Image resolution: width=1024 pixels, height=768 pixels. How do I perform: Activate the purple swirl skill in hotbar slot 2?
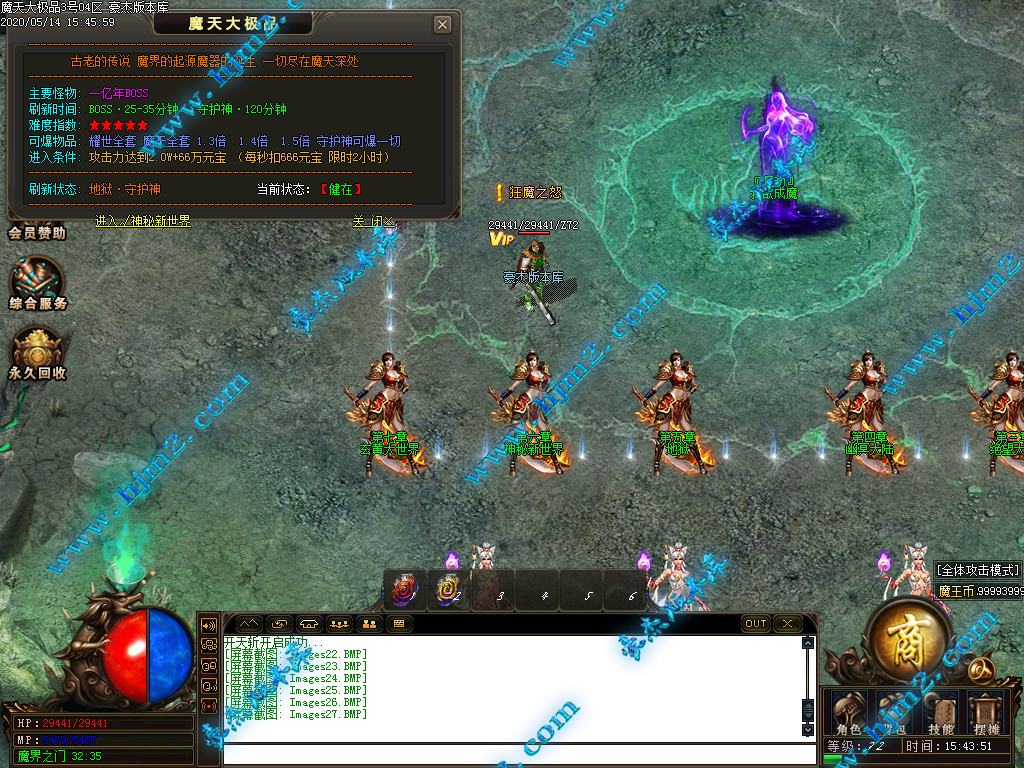(x=449, y=591)
